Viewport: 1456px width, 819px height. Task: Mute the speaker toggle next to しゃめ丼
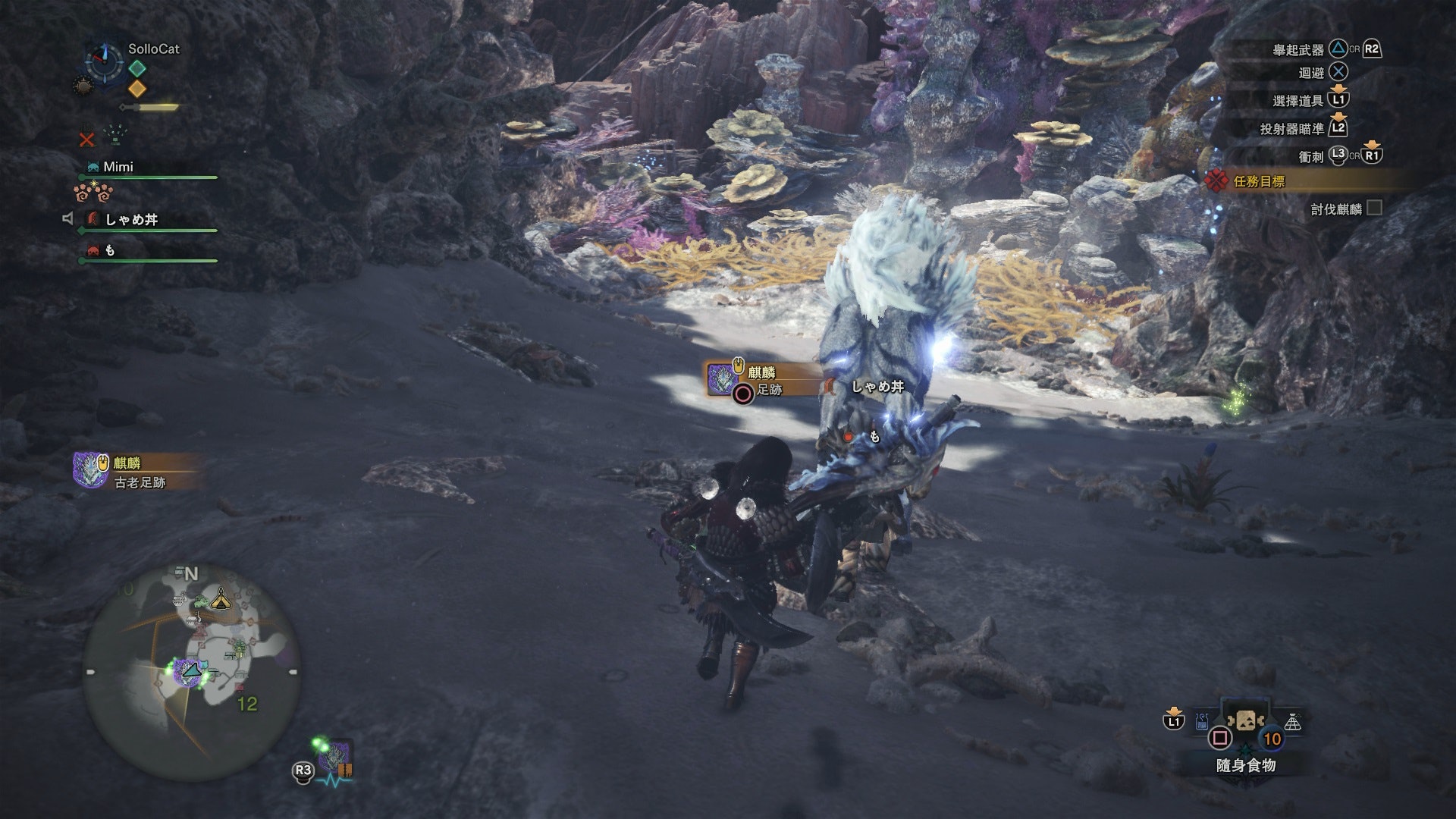(x=67, y=217)
